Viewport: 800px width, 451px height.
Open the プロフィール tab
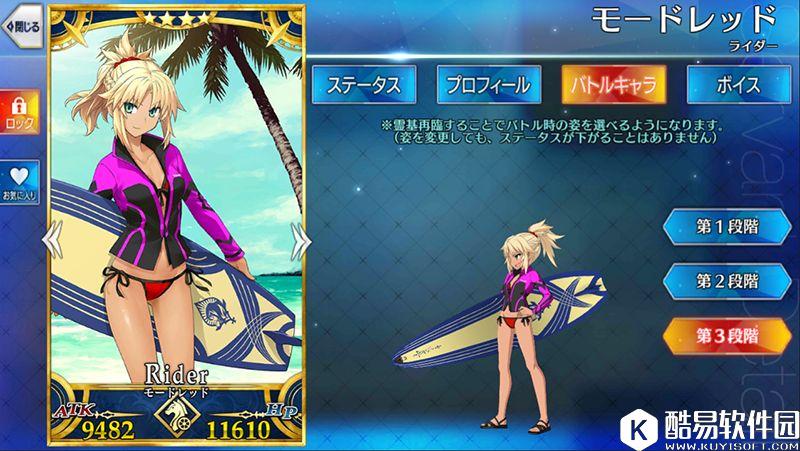click(x=486, y=86)
